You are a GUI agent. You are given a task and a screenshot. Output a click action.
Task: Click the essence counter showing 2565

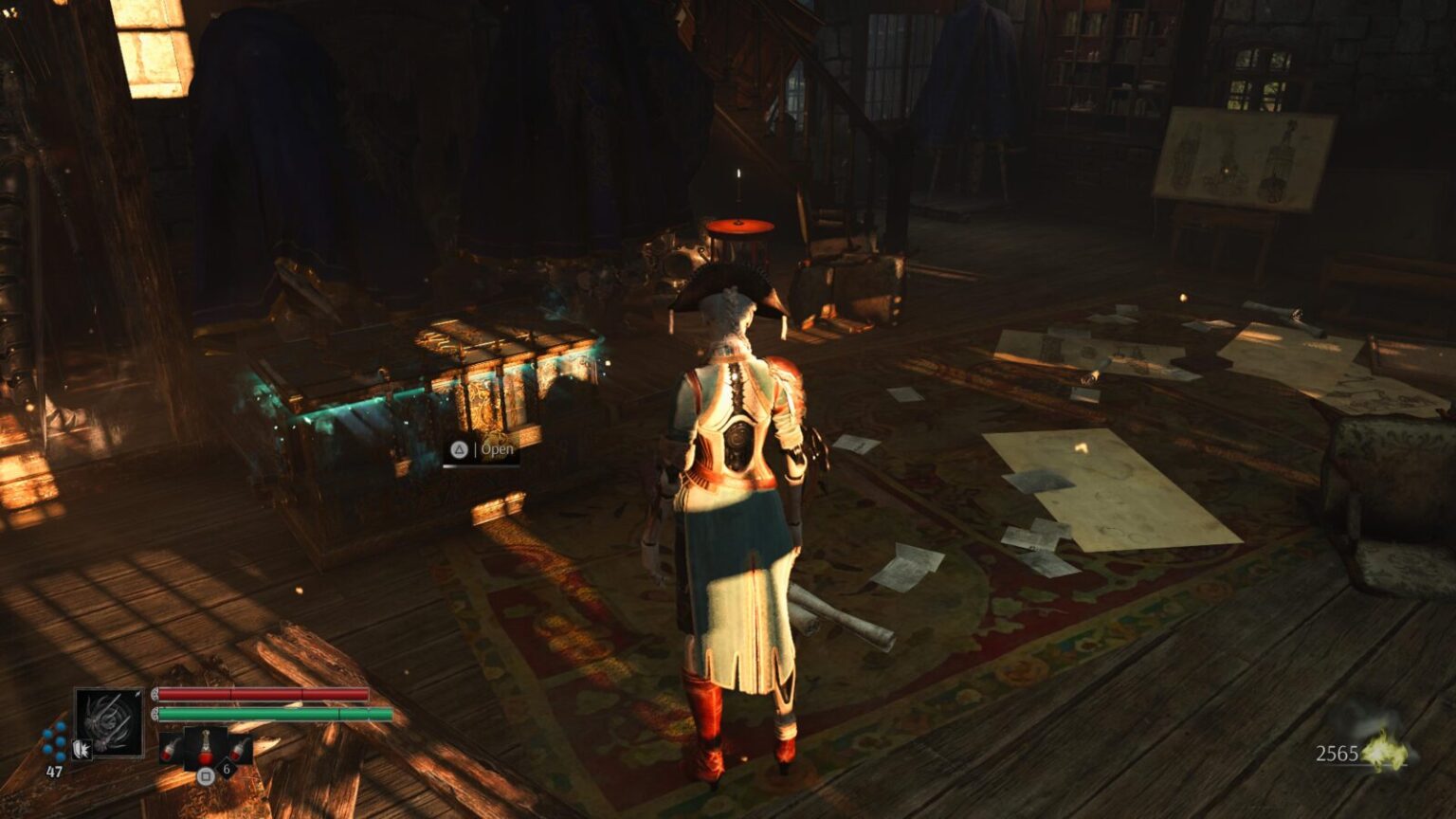1338,752
